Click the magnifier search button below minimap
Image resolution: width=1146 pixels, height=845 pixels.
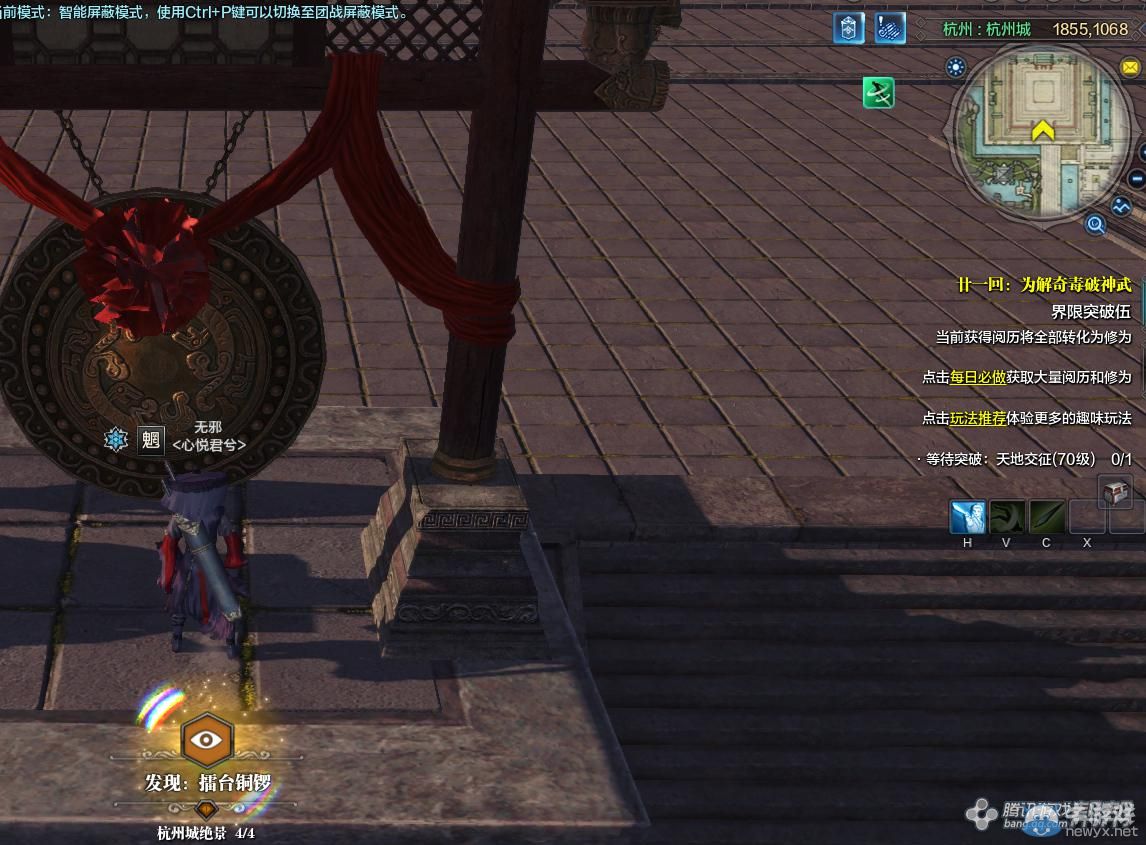[x=1096, y=225]
